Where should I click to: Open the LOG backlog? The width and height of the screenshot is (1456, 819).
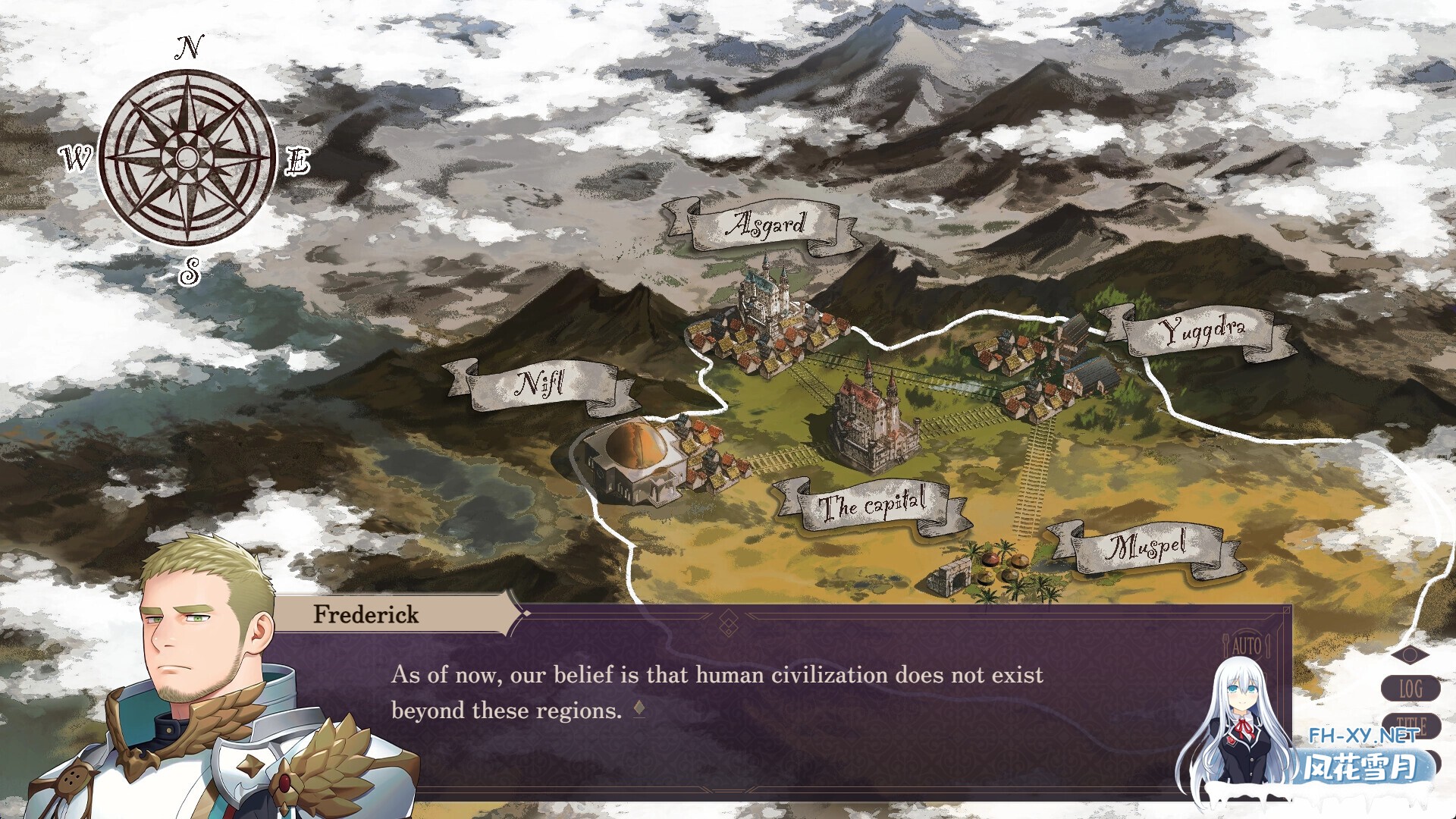pyautogui.click(x=1410, y=689)
